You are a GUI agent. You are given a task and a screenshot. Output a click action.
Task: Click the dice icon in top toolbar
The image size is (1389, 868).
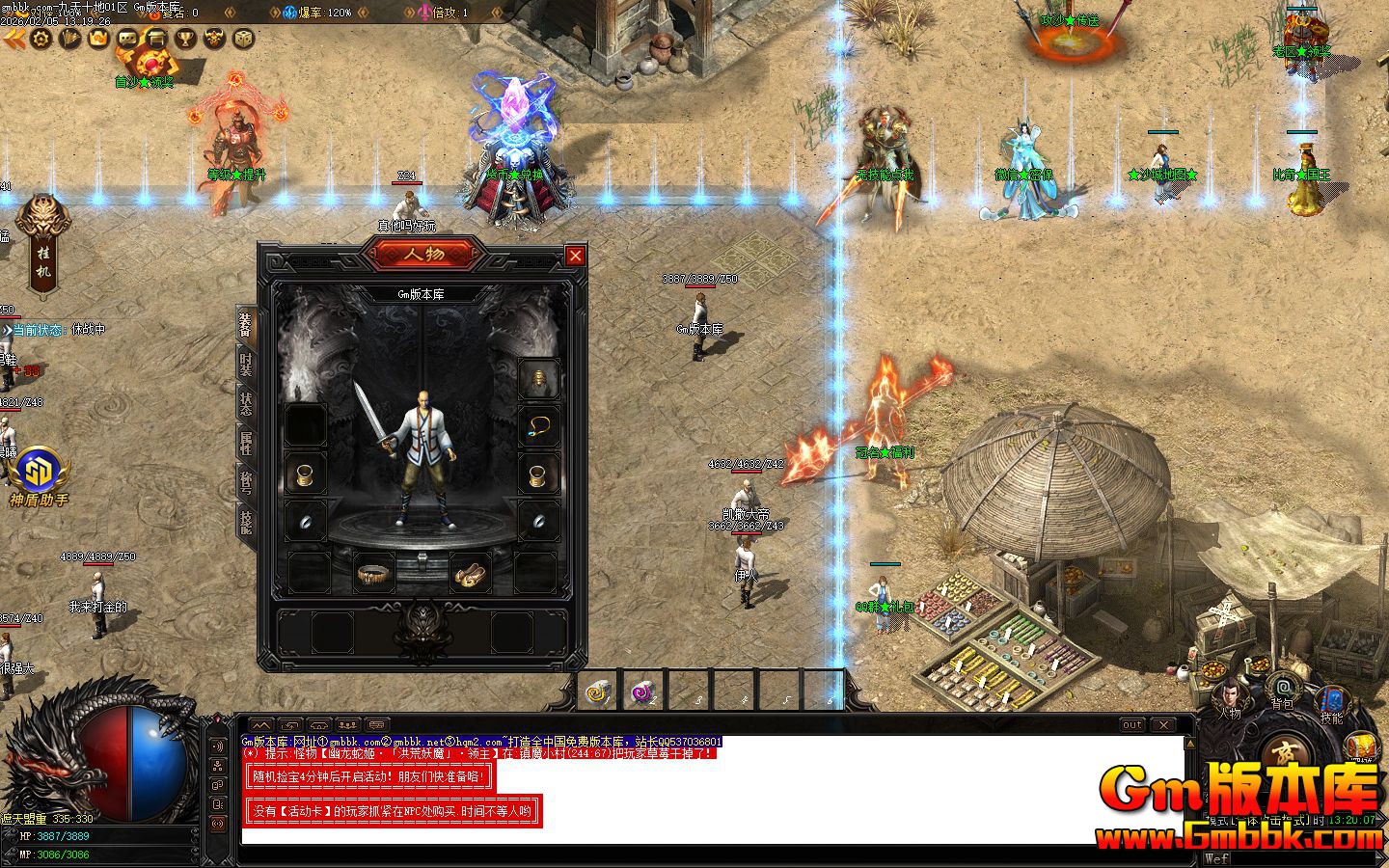[x=244, y=39]
